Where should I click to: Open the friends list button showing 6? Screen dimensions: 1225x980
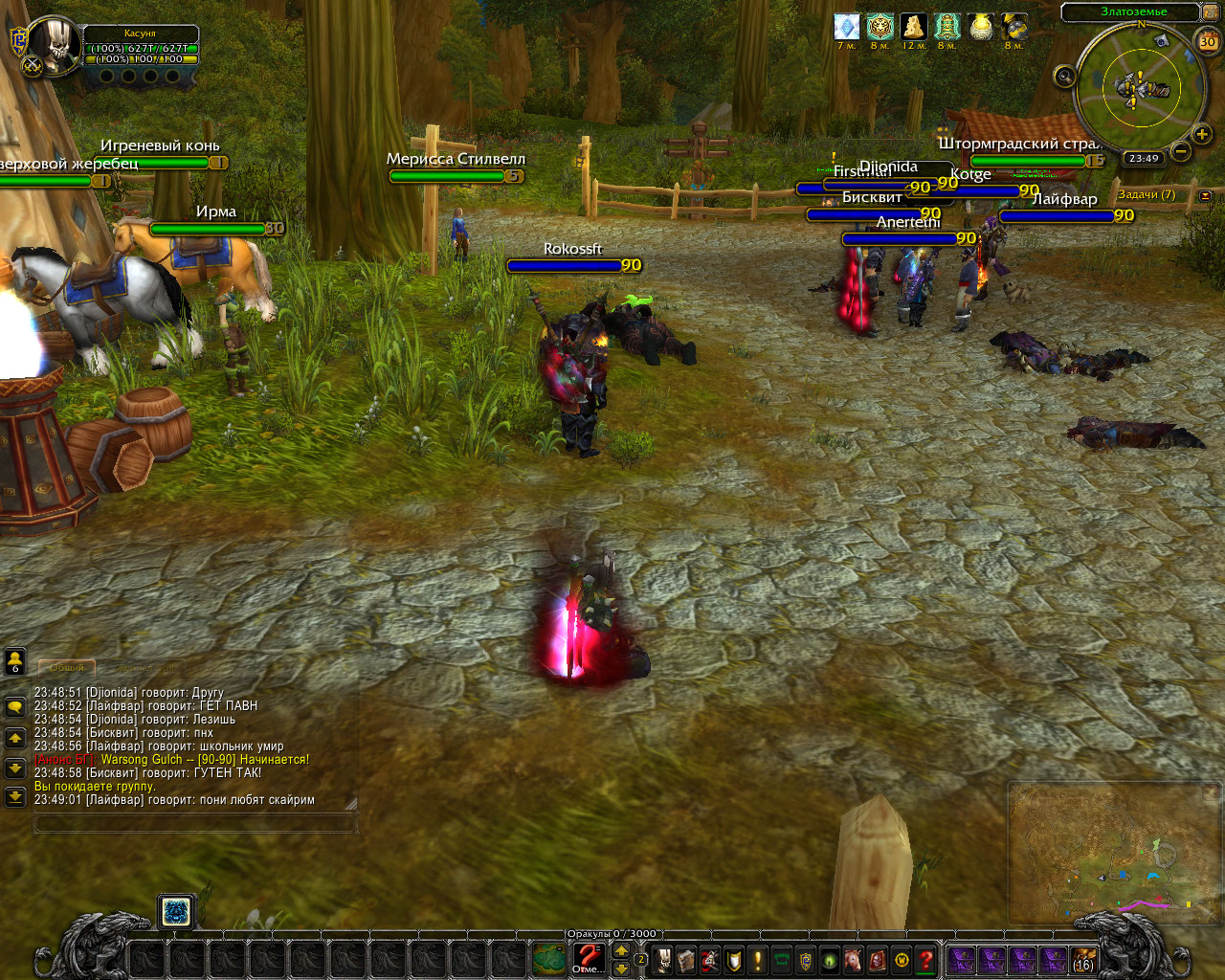point(15,661)
